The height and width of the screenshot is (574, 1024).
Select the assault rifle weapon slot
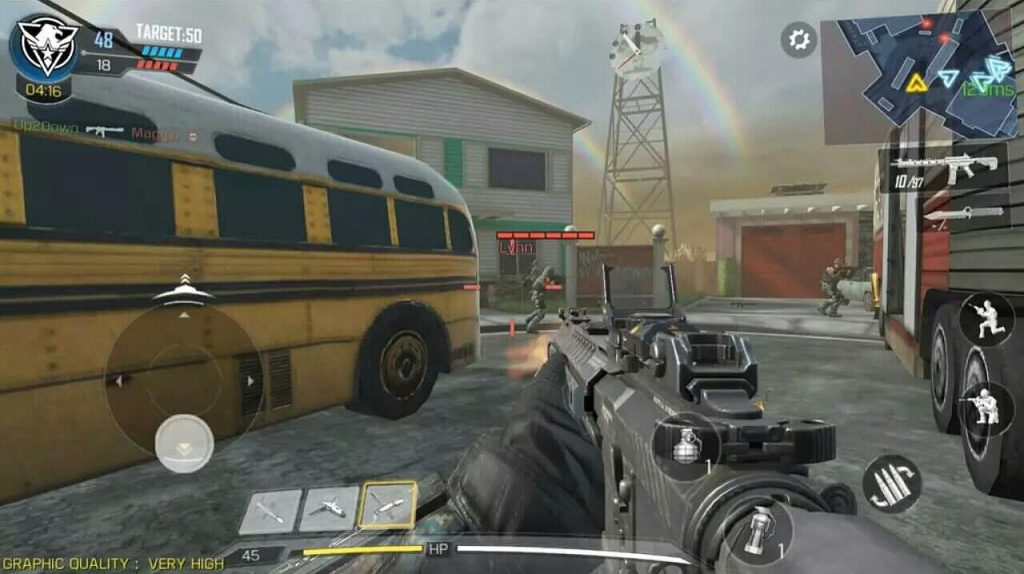pos(943,168)
